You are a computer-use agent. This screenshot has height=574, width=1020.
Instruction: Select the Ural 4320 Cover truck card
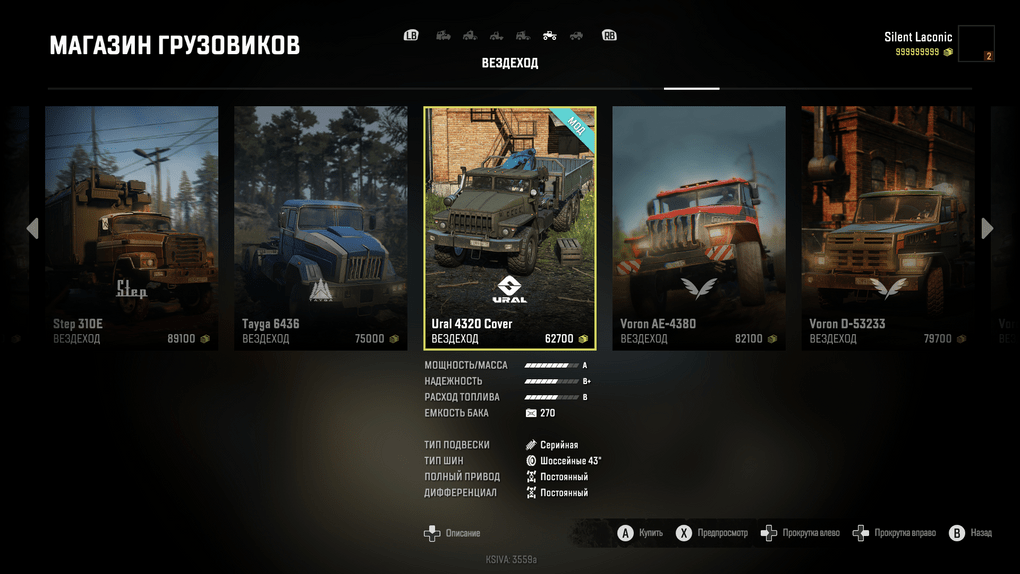(510, 228)
